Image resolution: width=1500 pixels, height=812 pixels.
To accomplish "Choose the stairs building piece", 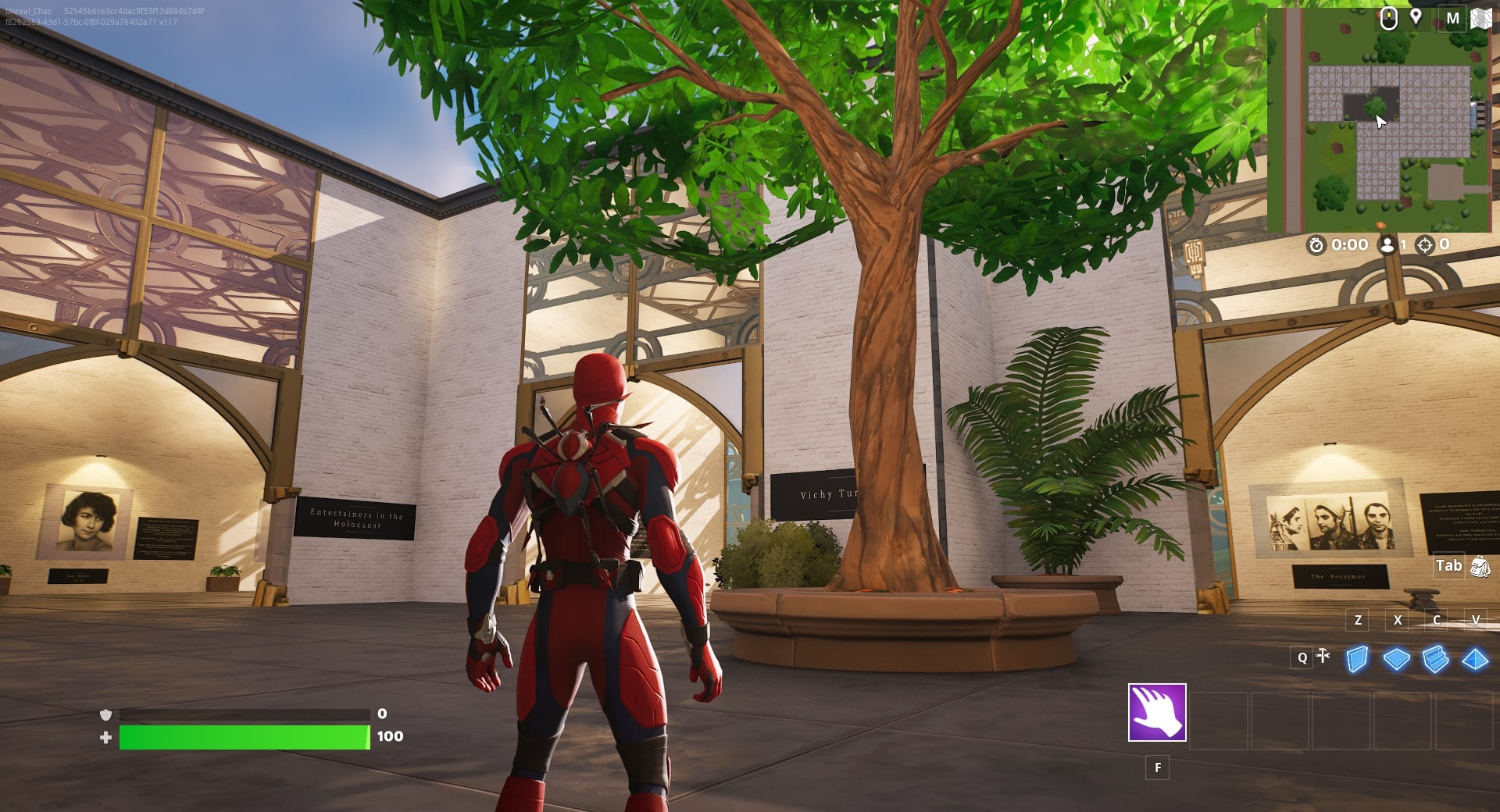I will coord(1435,660).
